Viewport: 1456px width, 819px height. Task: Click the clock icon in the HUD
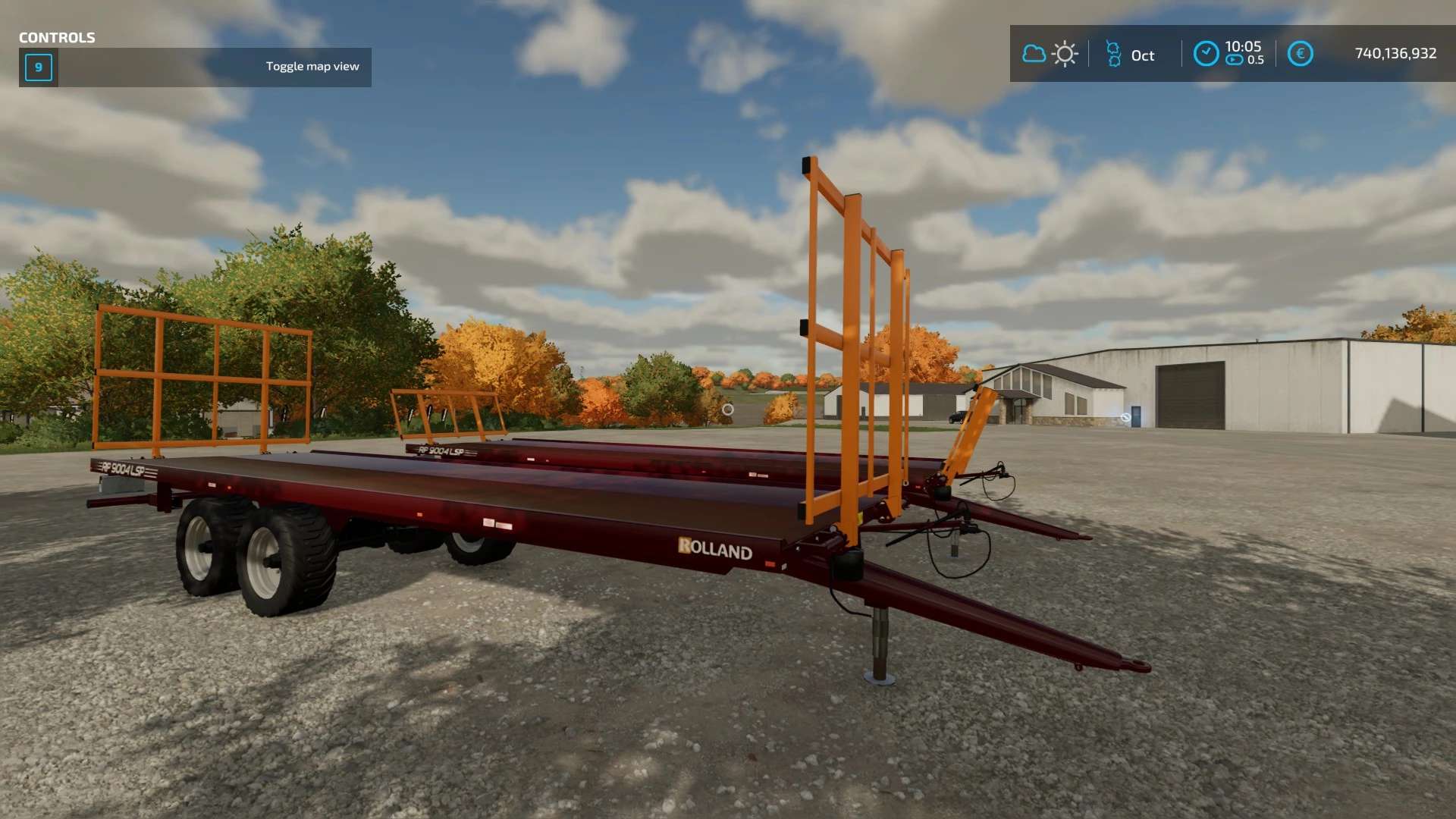1206,54
